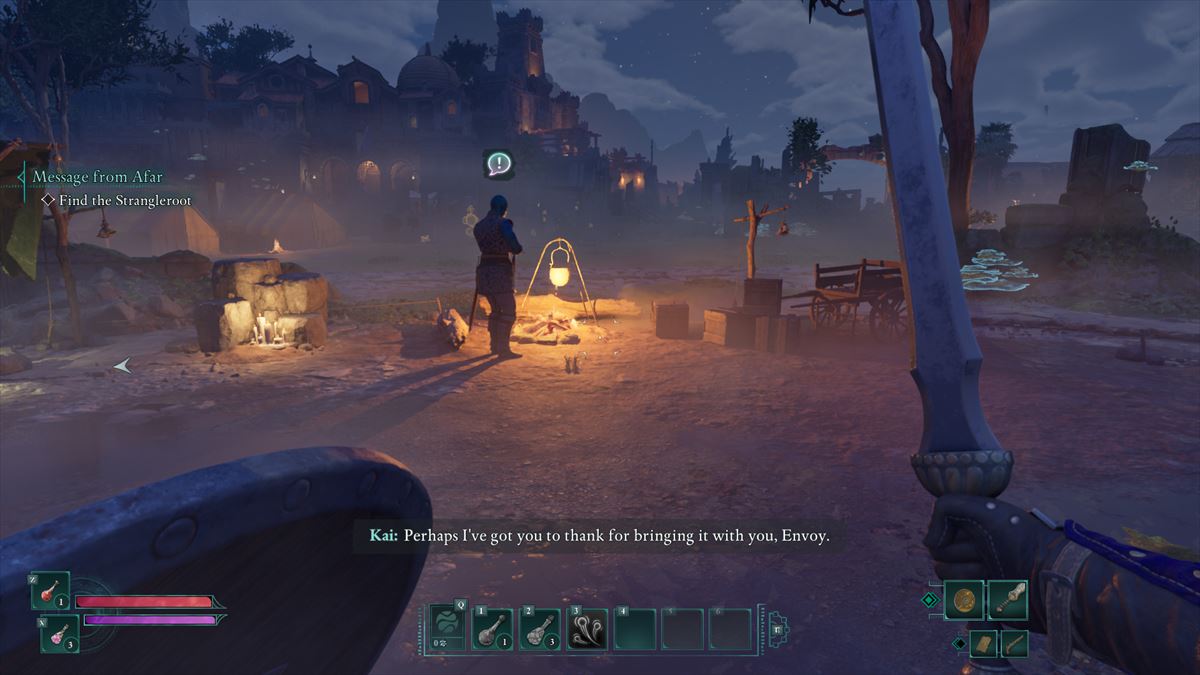Use the pink essence potion beside the purple bar
This screenshot has height=675, width=1200.
[59, 633]
